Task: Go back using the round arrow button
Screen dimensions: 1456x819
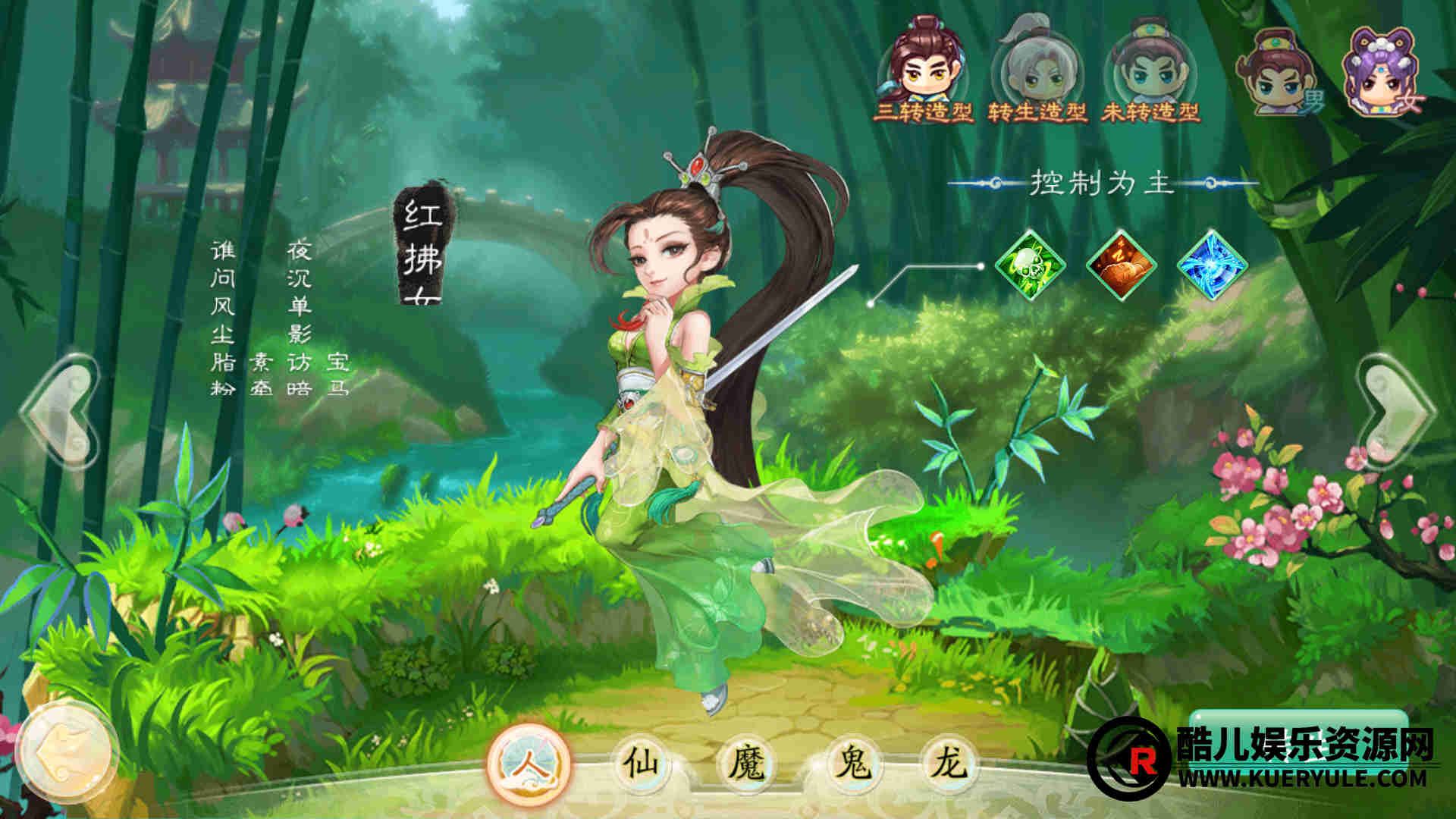Action: 67,752
